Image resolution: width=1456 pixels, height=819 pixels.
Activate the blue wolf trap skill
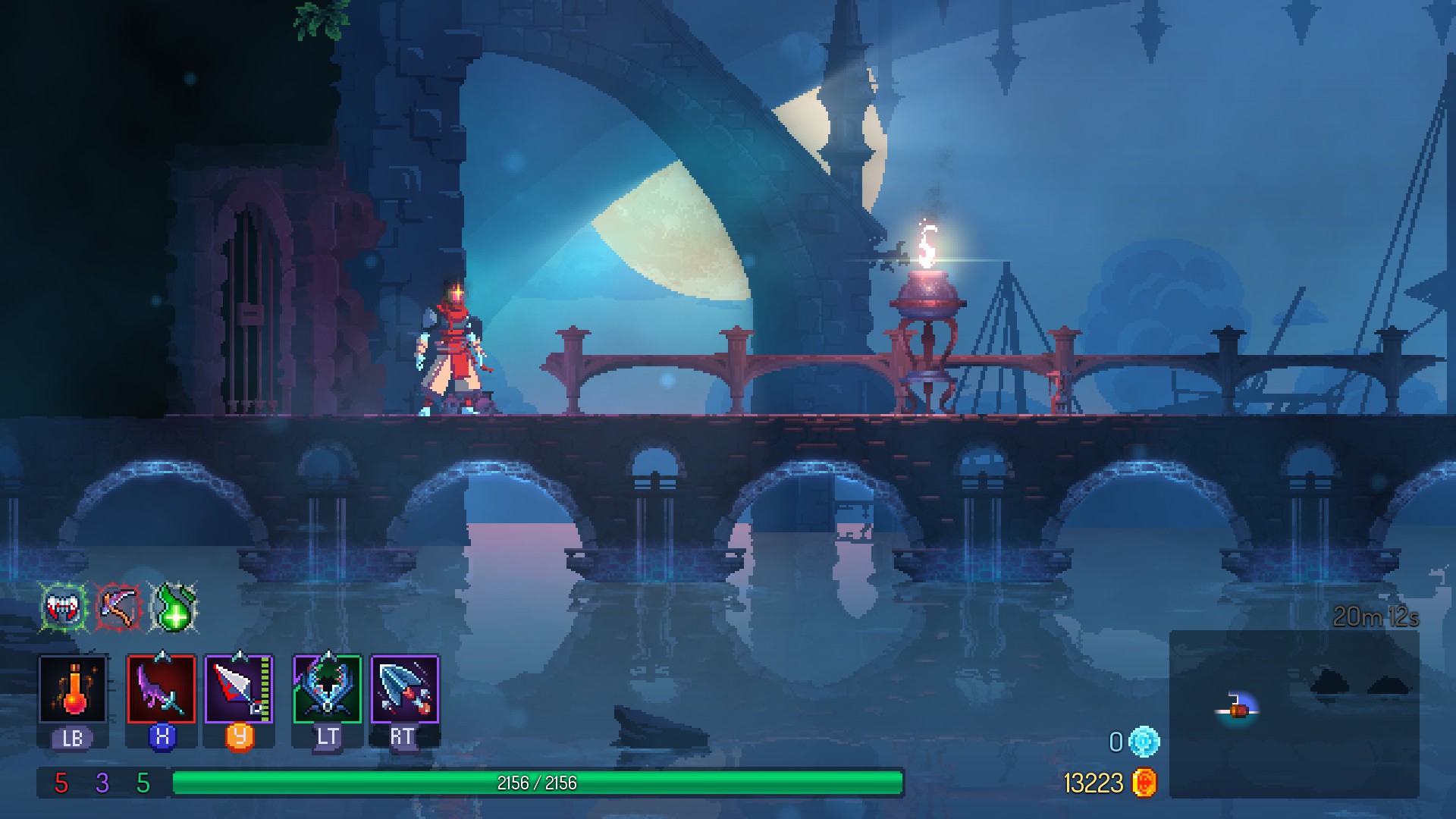[x=327, y=689]
